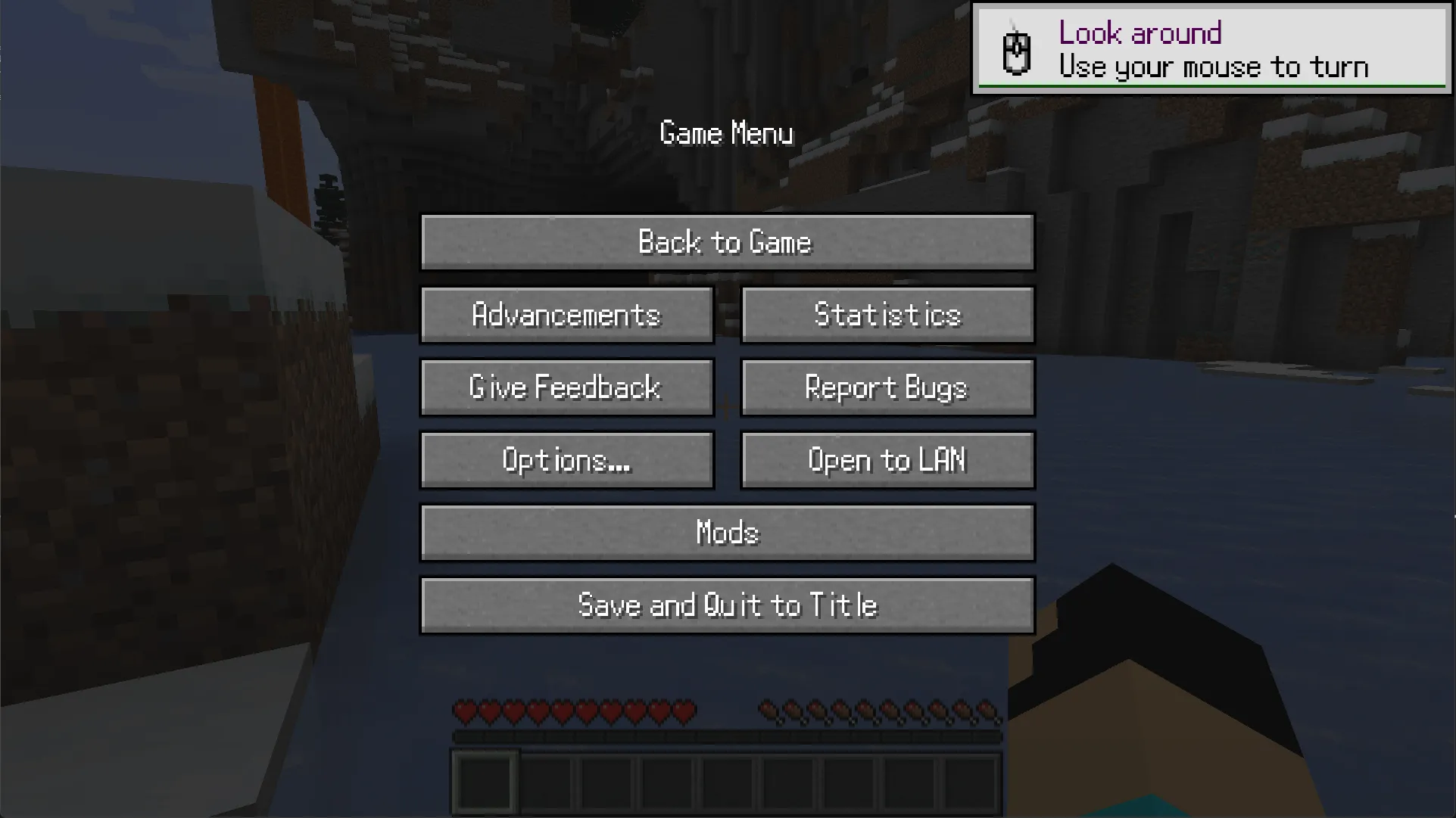This screenshot has width=1456, height=818.
Task: Click the rightmost heart in the health bar
Action: (684, 712)
